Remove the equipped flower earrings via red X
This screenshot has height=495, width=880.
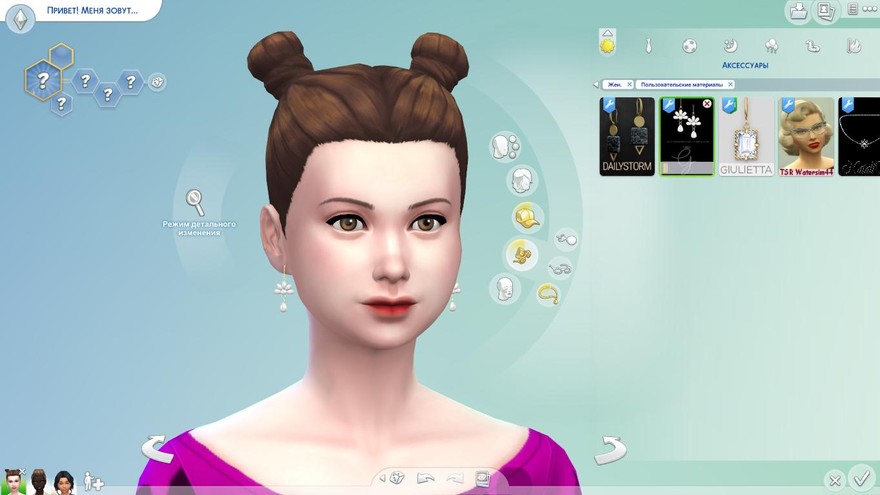click(x=707, y=104)
